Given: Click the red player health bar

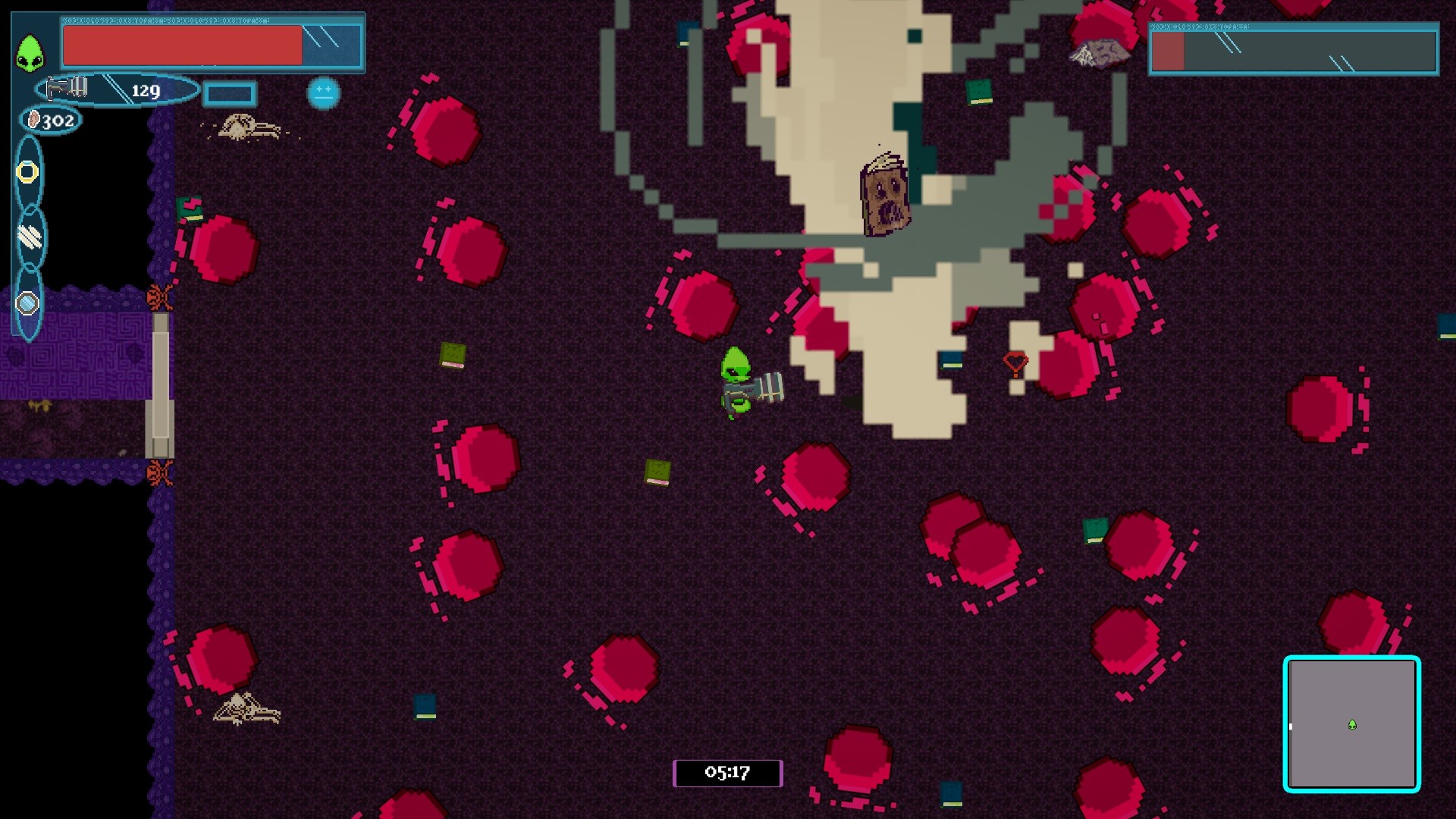Looking at the screenshot, I should (x=180, y=47).
